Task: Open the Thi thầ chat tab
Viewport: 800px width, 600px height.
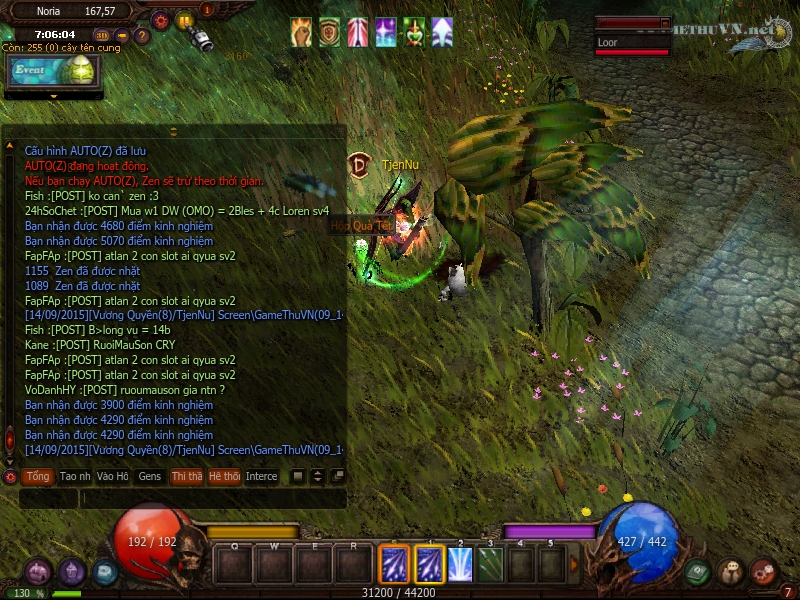Action: (x=186, y=477)
